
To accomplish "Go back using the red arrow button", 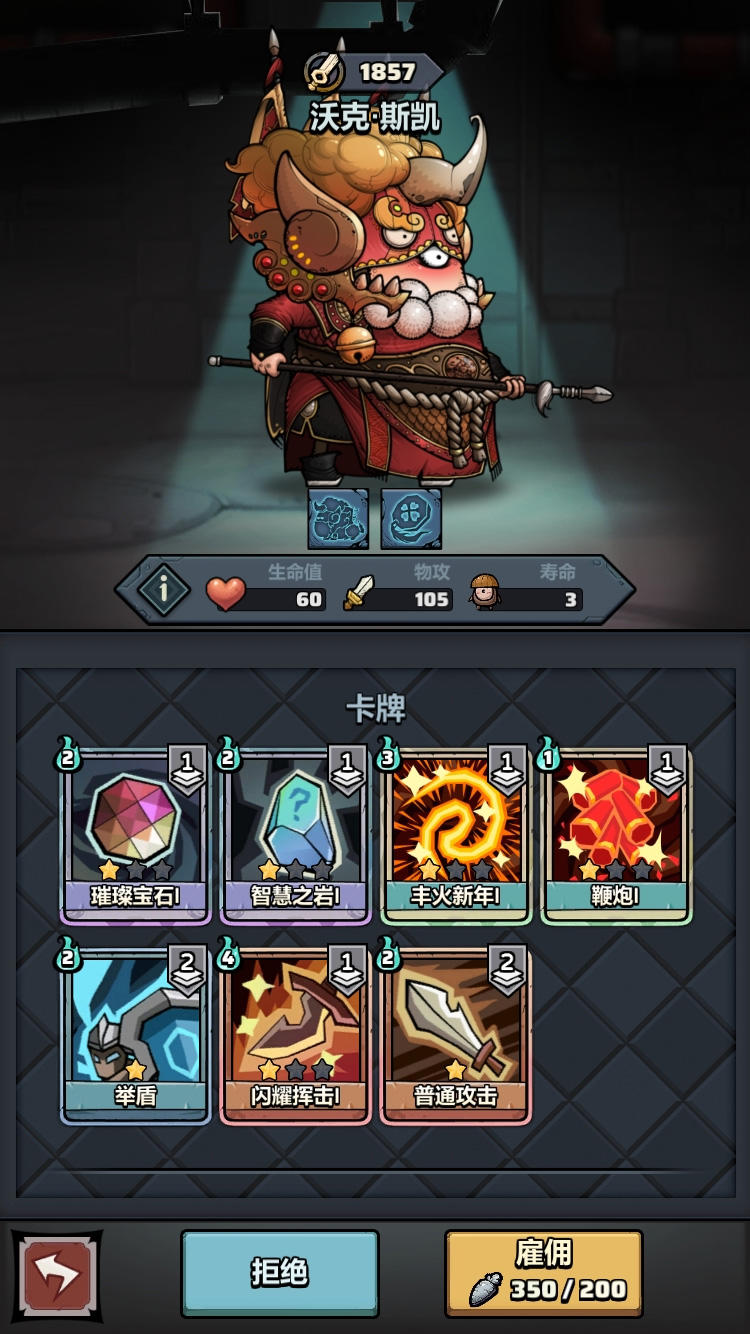I will point(56,1274).
